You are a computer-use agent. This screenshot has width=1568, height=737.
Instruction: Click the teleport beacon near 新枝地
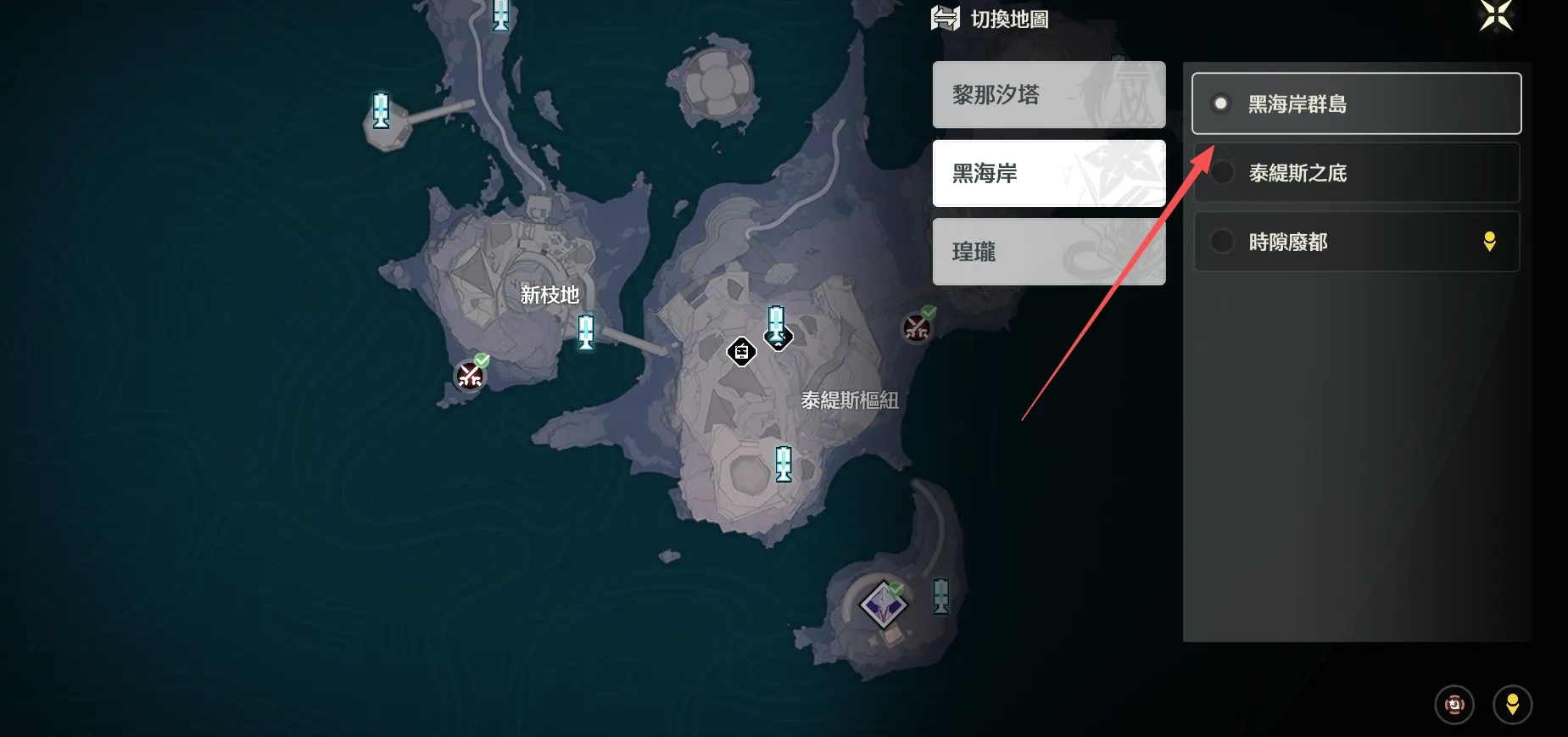585,332
